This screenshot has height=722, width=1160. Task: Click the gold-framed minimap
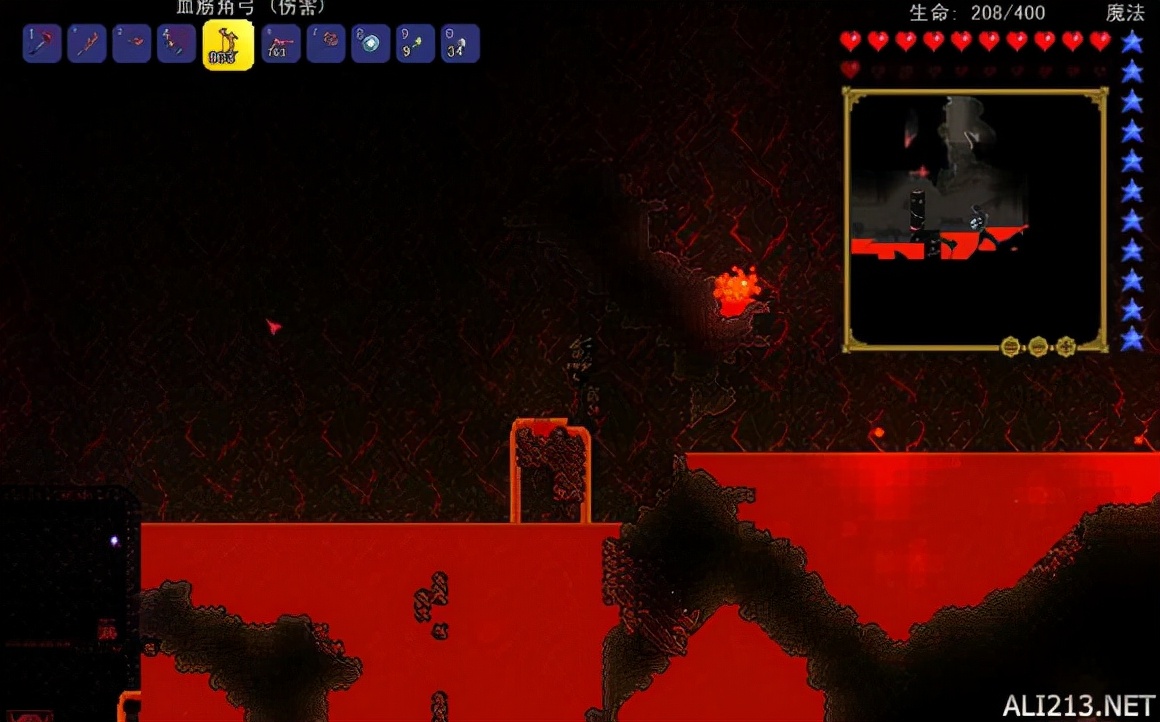[975, 220]
